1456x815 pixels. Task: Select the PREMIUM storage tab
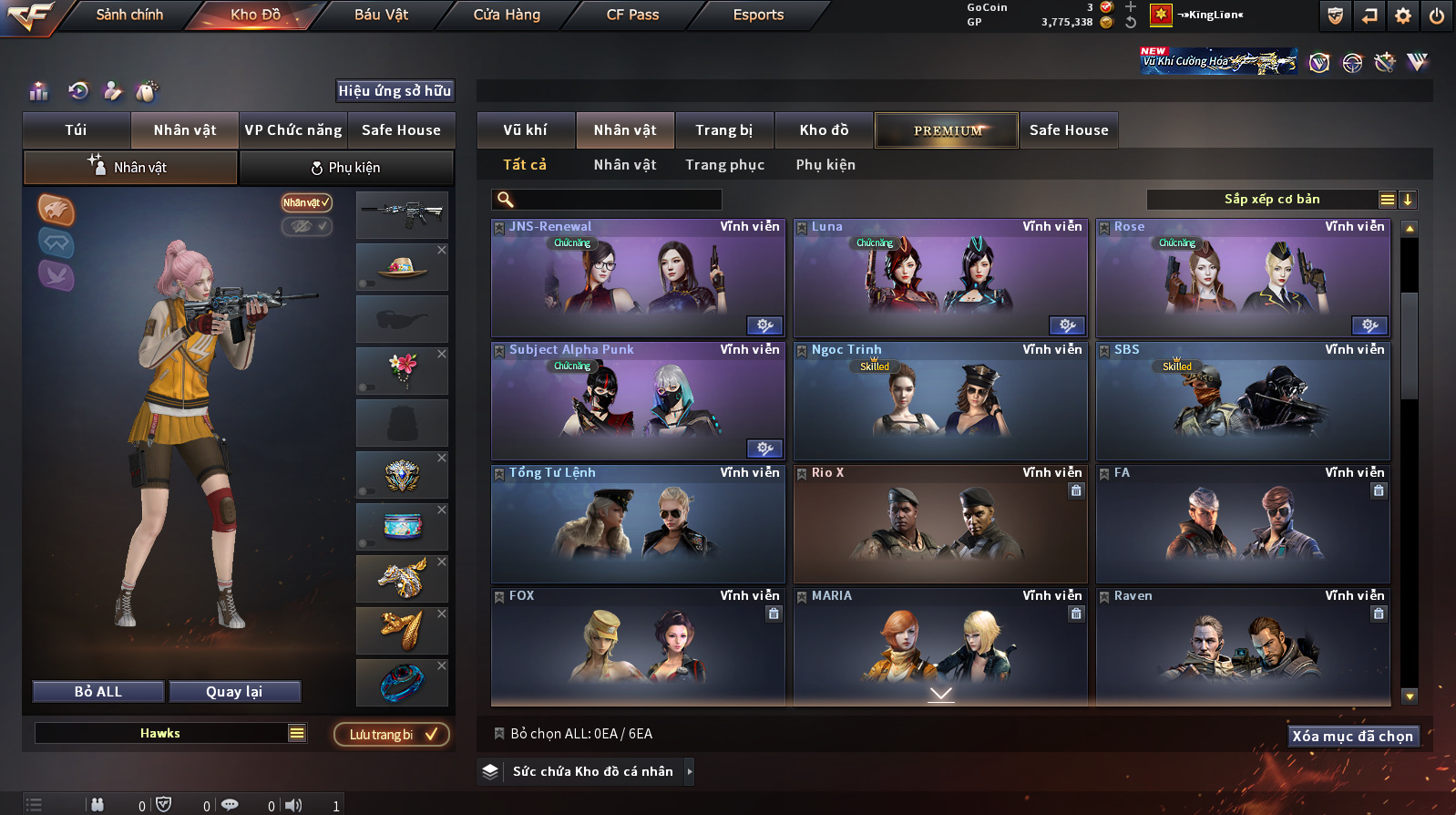coord(948,130)
